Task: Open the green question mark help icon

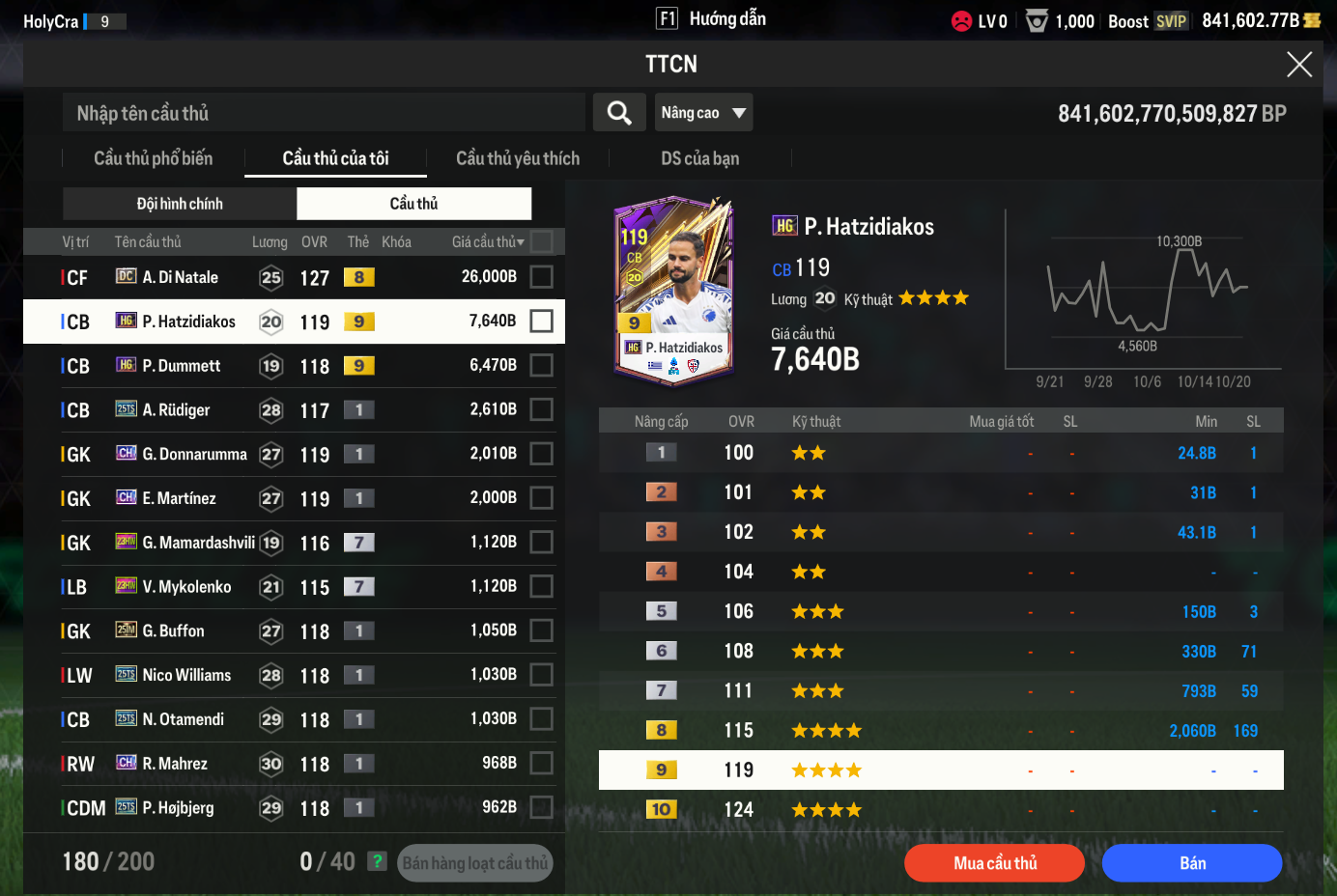Action: [x=378, y=861]
